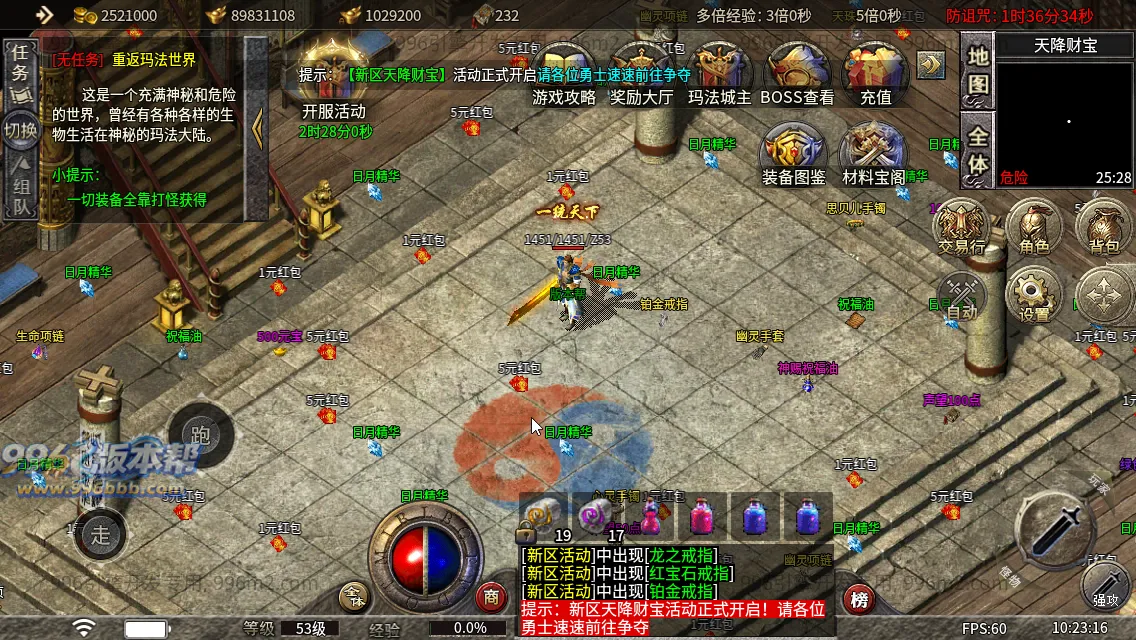1136x640 pixels.
Task: Collapse the quest panel with the gold arrow
Action: tap(257, 127)
